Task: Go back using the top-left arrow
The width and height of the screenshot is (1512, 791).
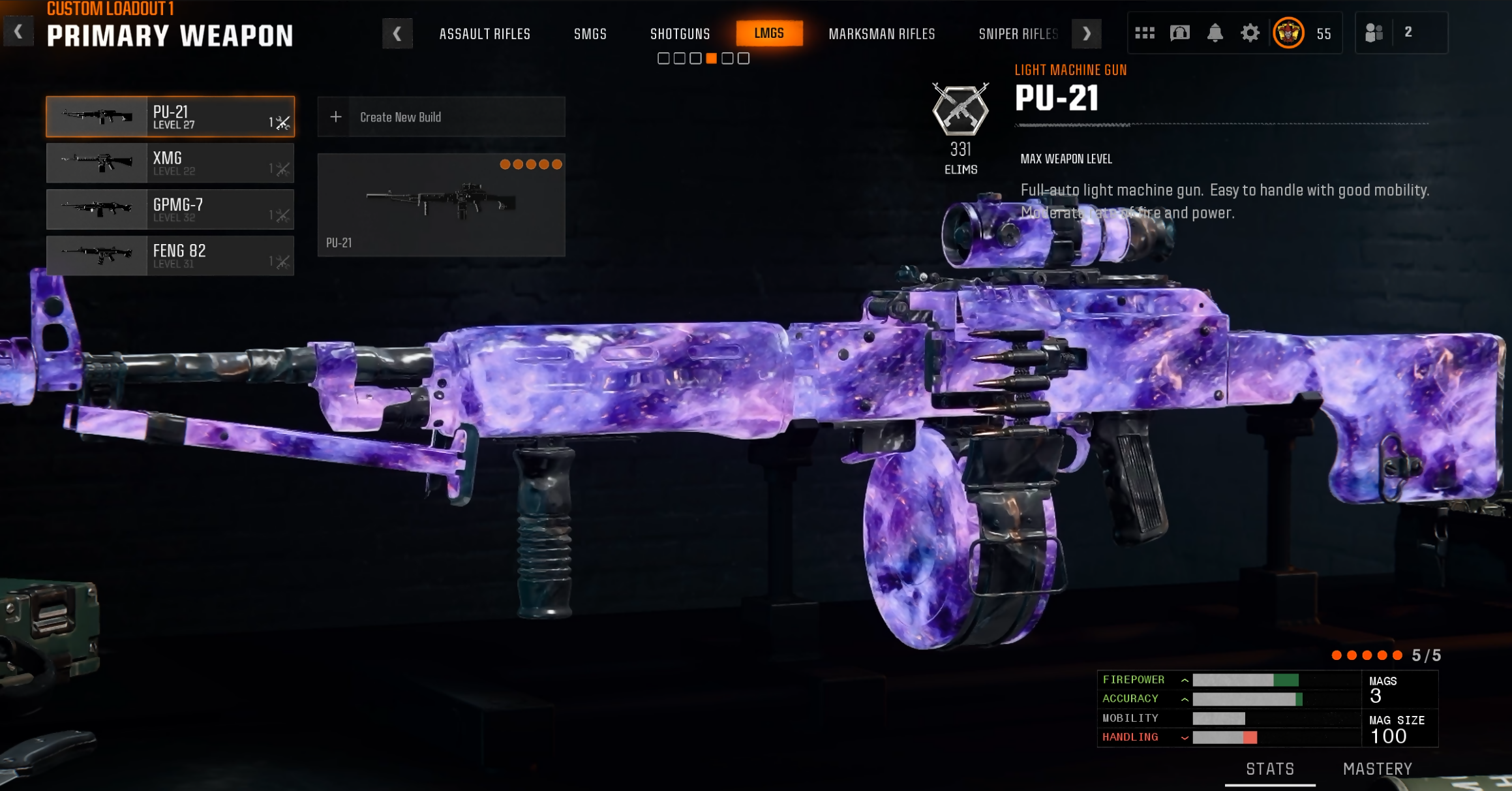Action: (x=18, y=31)
